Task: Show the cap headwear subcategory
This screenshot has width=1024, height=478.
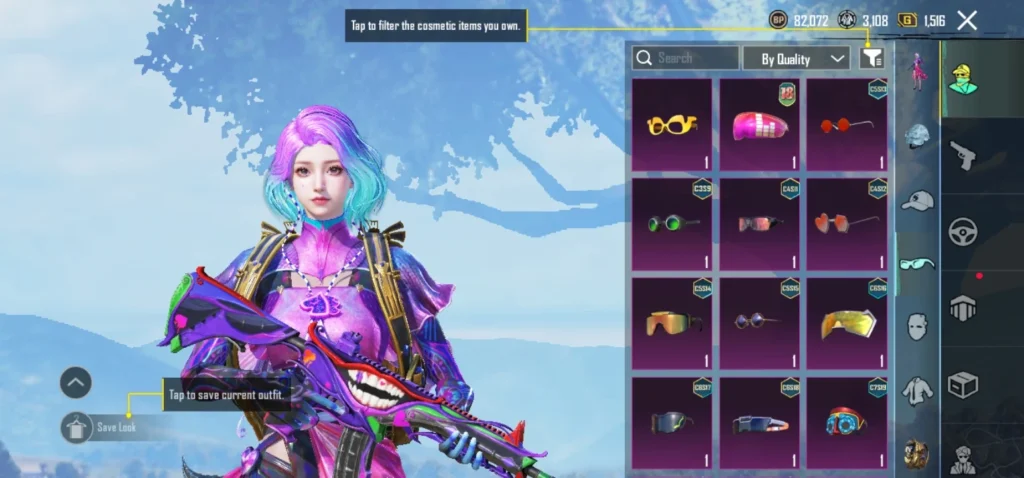Action: tap(917, 201)
